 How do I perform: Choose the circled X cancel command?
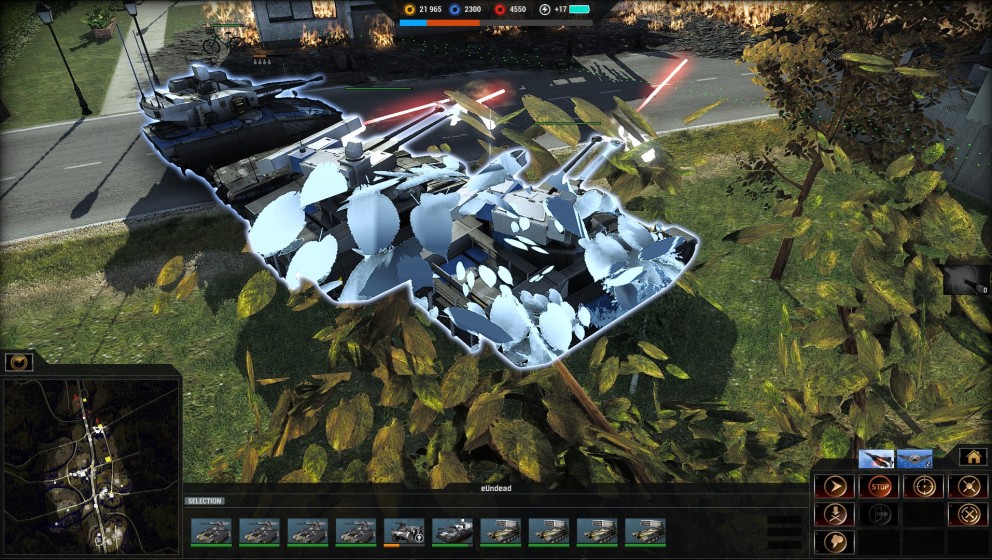click(x=967, y=514)
